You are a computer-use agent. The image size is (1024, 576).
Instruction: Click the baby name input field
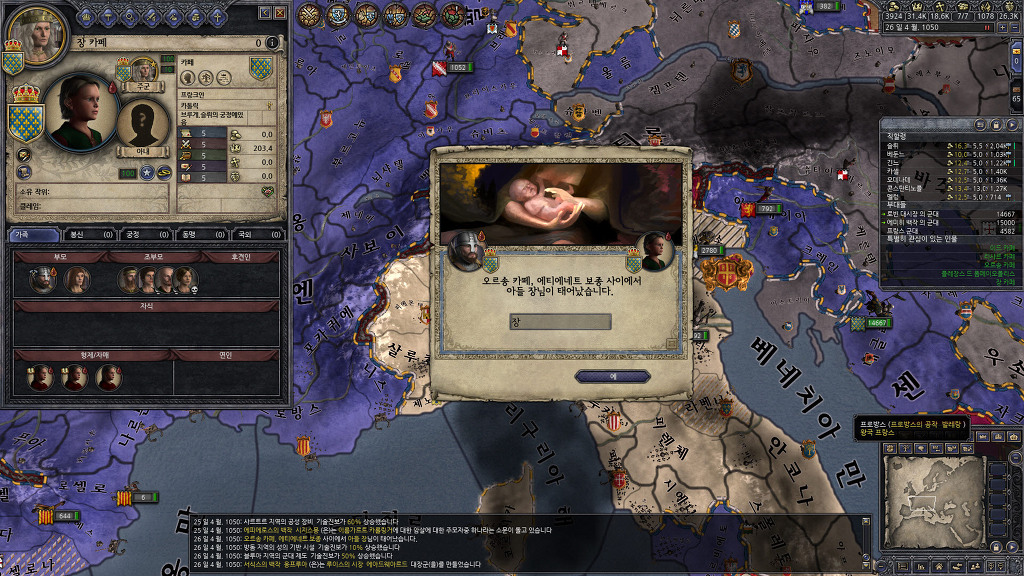560,322
